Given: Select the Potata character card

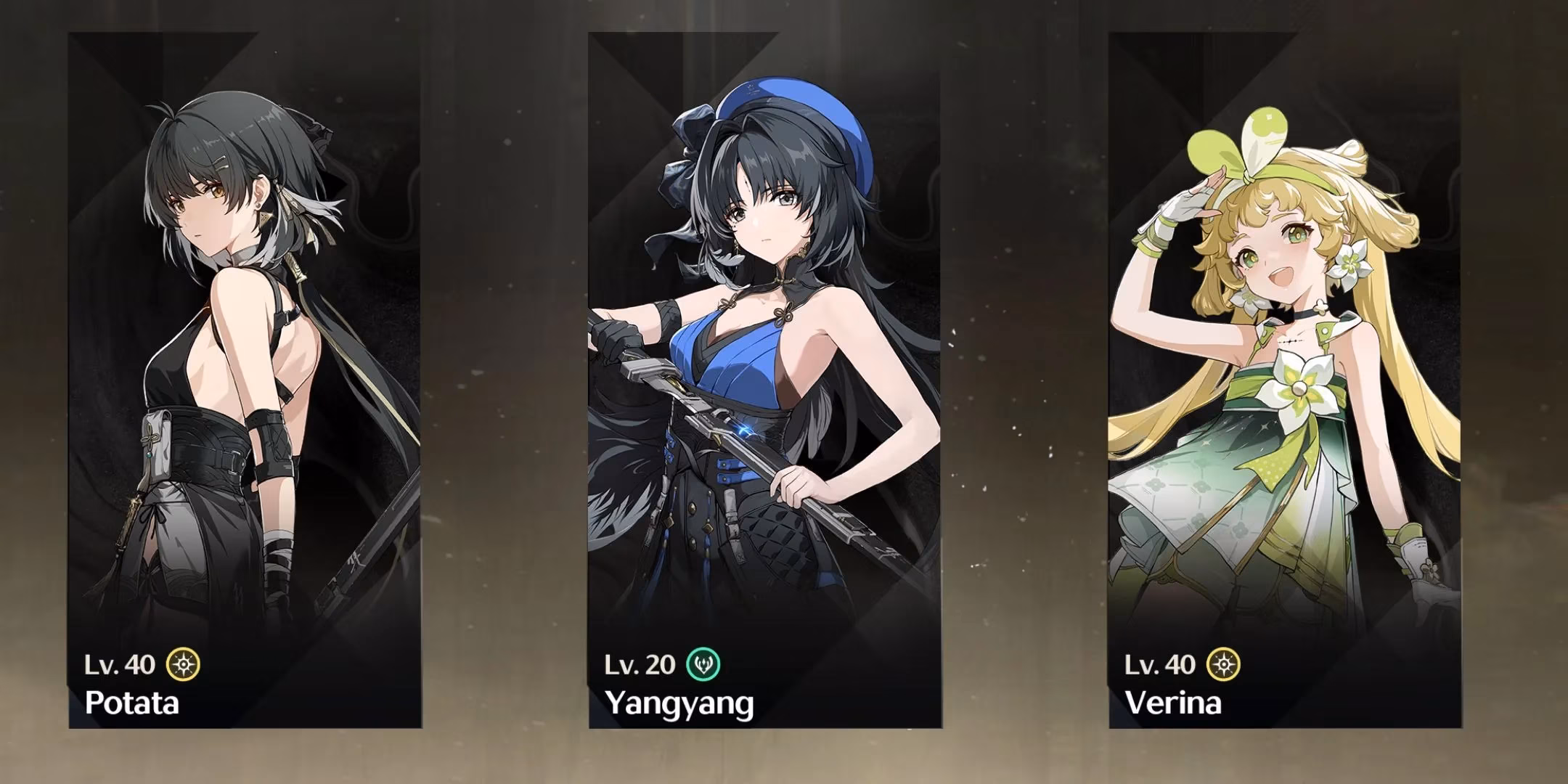Looking at the screenshot, I should pos(245,380).
